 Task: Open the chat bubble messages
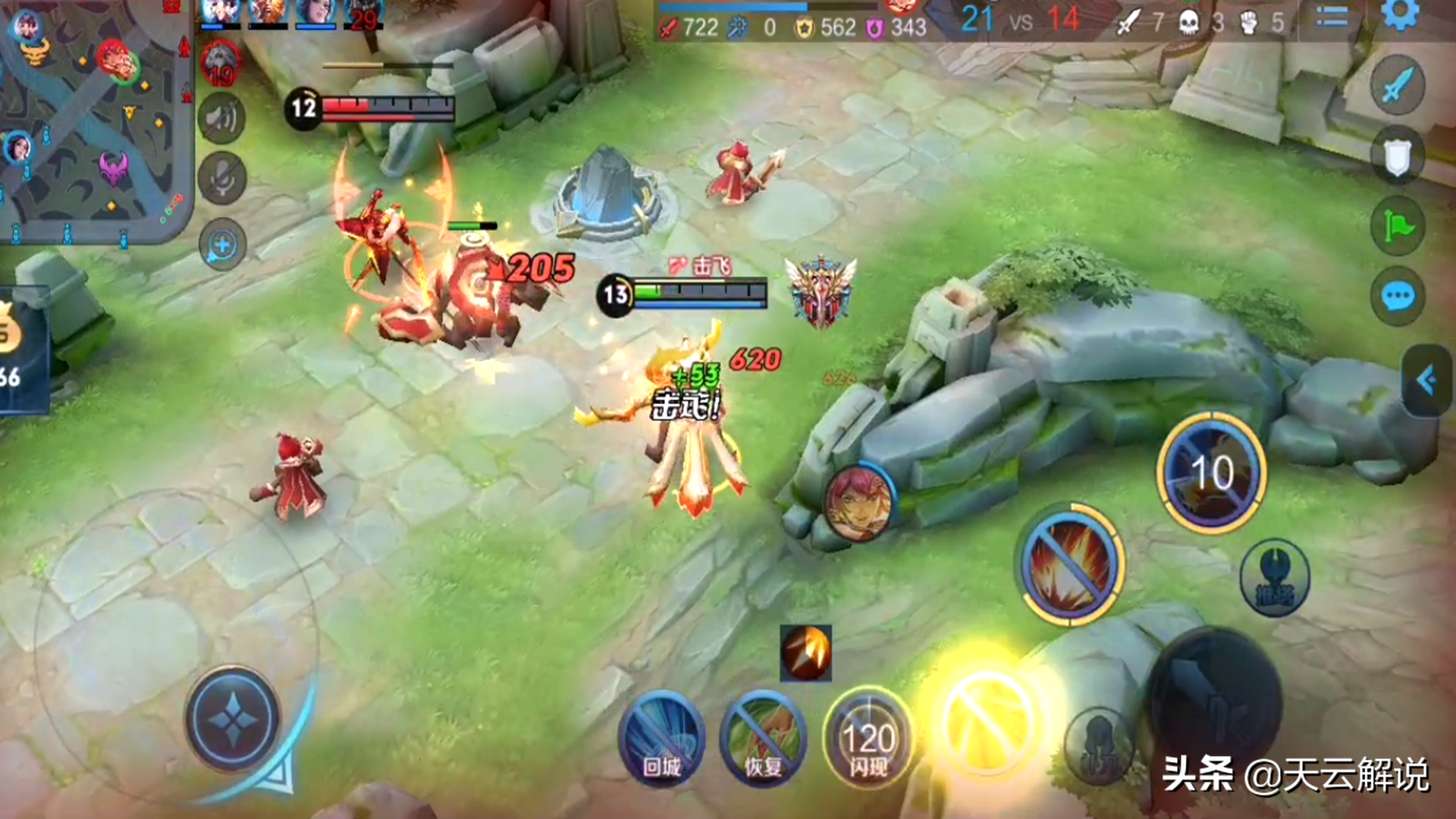click(1398, 296)
